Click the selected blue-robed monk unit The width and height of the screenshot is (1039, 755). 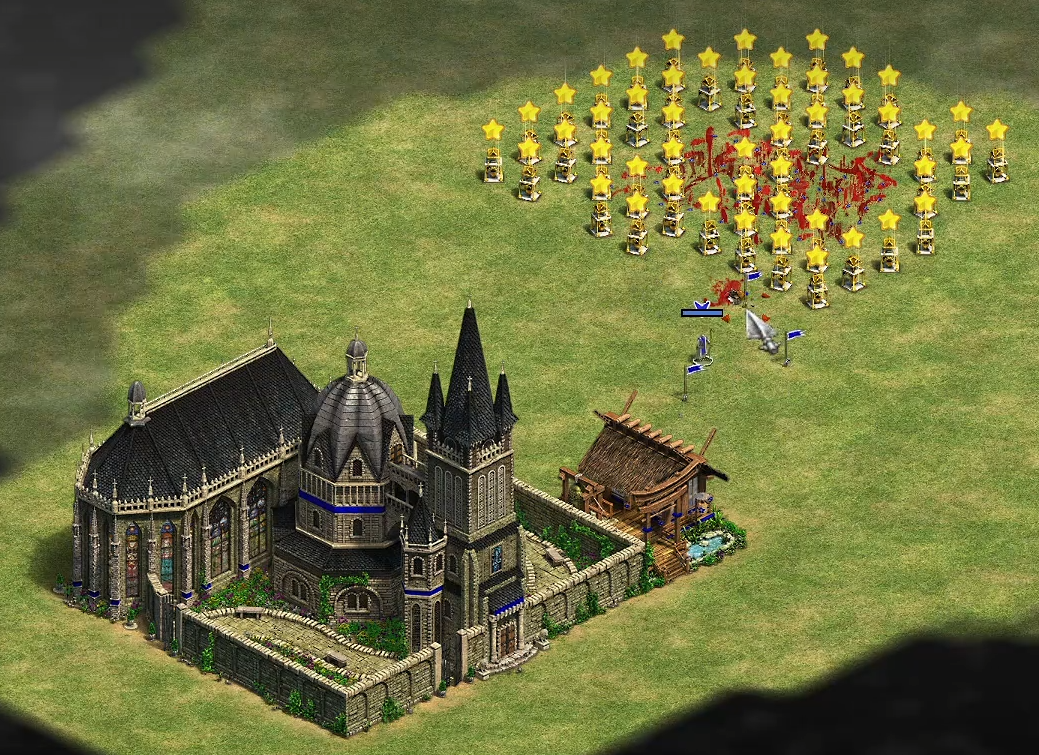[x=703, y=346]
